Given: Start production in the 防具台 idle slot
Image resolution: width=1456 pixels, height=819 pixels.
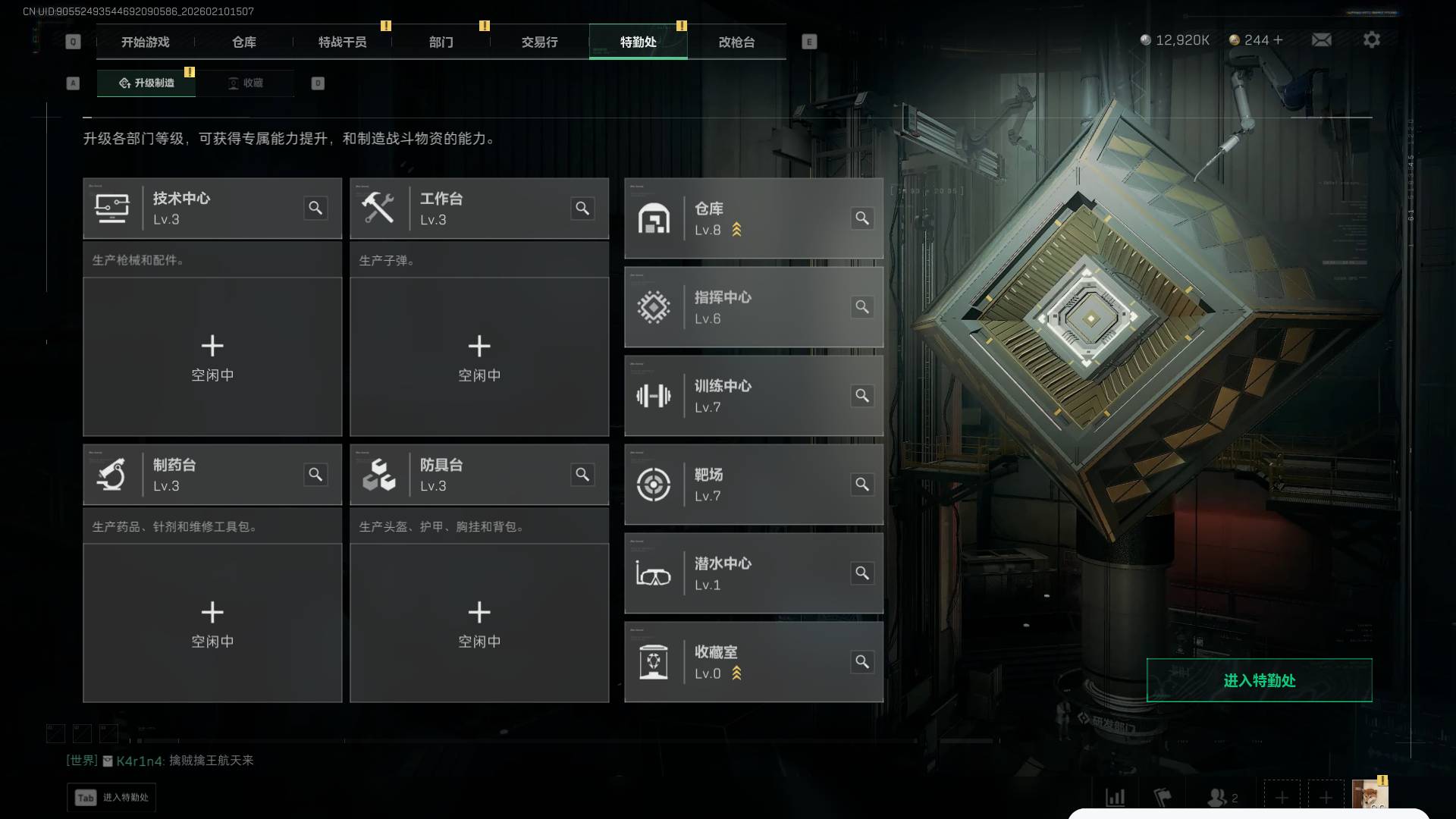Looking at the screenshot, I should click(x=479, y=623).
